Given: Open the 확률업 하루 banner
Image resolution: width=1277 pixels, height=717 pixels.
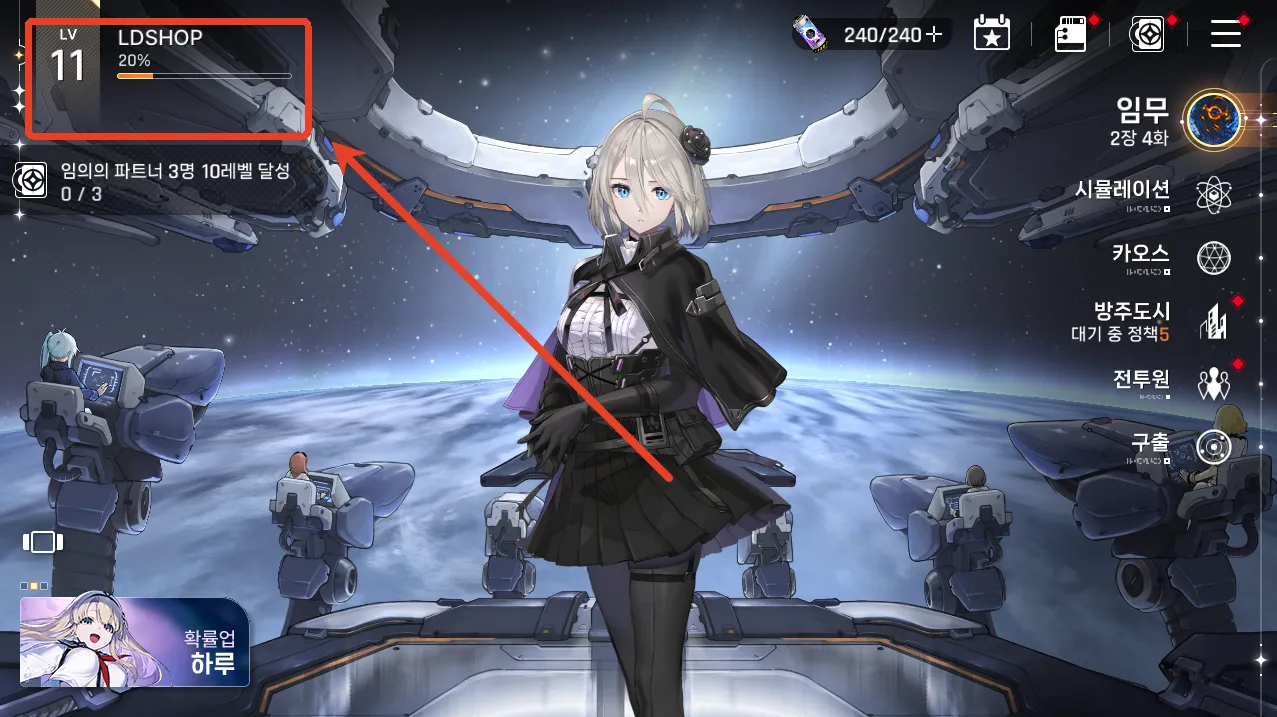Looking at the screenshot, I should tap(134, 642).
